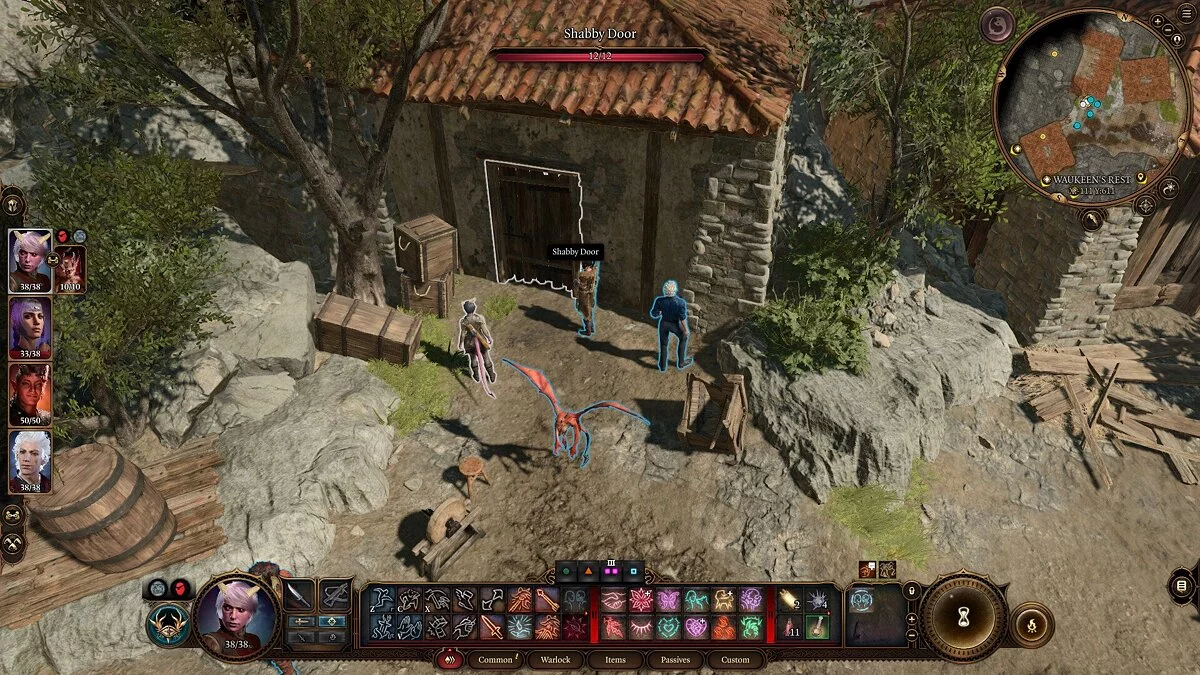Select the Custom hotbar tab
The height and width of the screenshot is (675, 1200).
tap(735, 660)
